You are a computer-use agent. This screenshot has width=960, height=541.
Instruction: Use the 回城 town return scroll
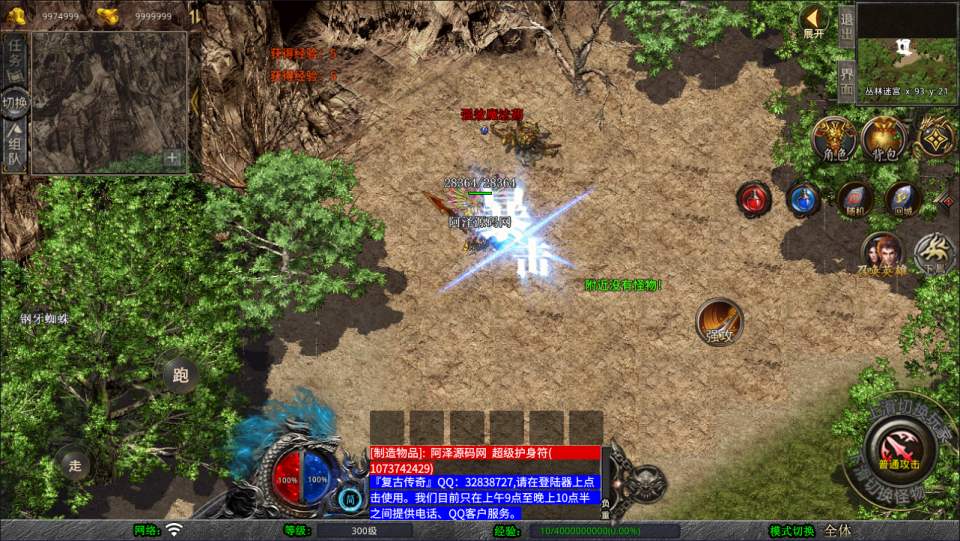coord(903,198)
